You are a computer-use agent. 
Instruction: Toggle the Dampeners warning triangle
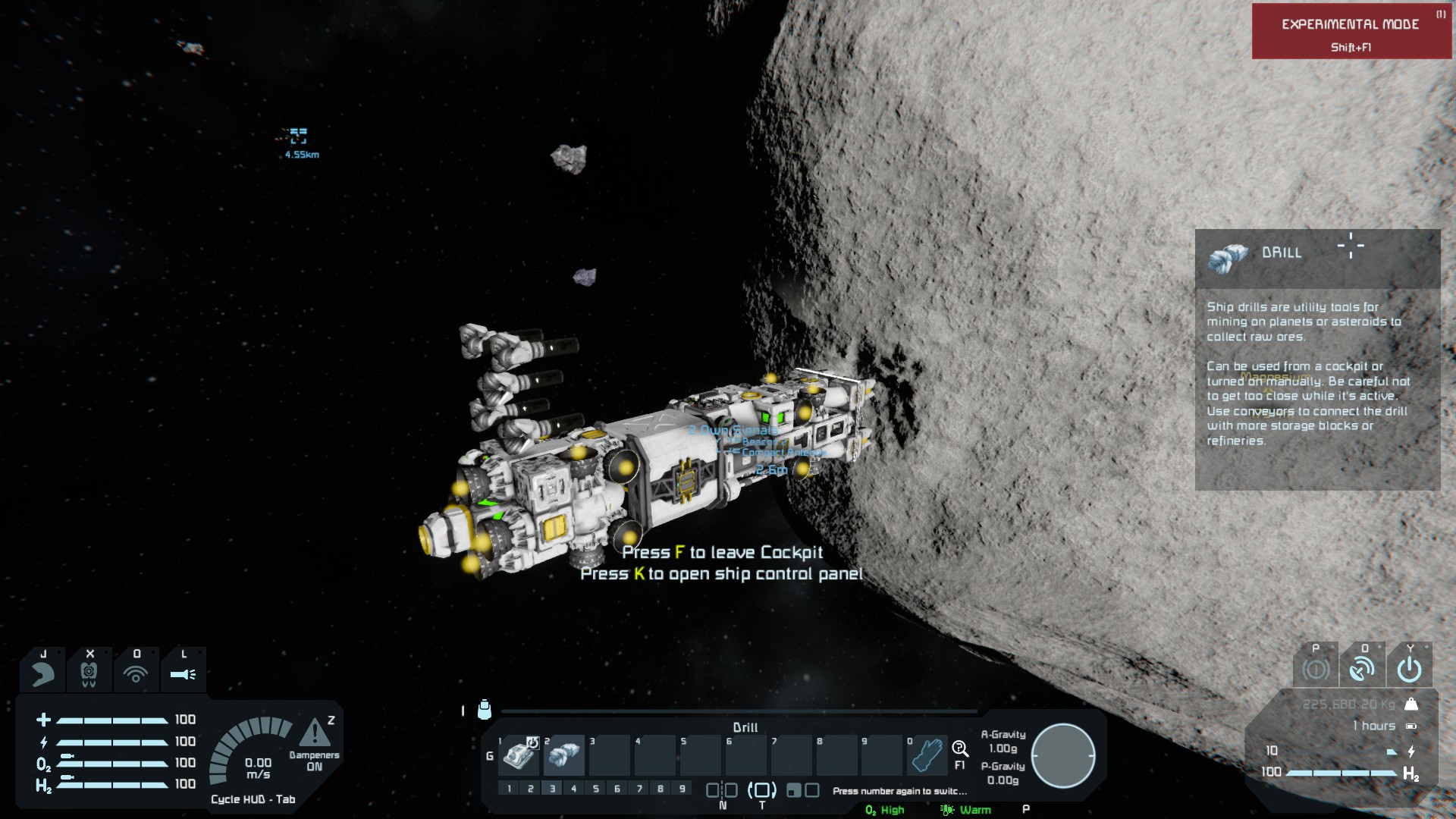[314, 733]
